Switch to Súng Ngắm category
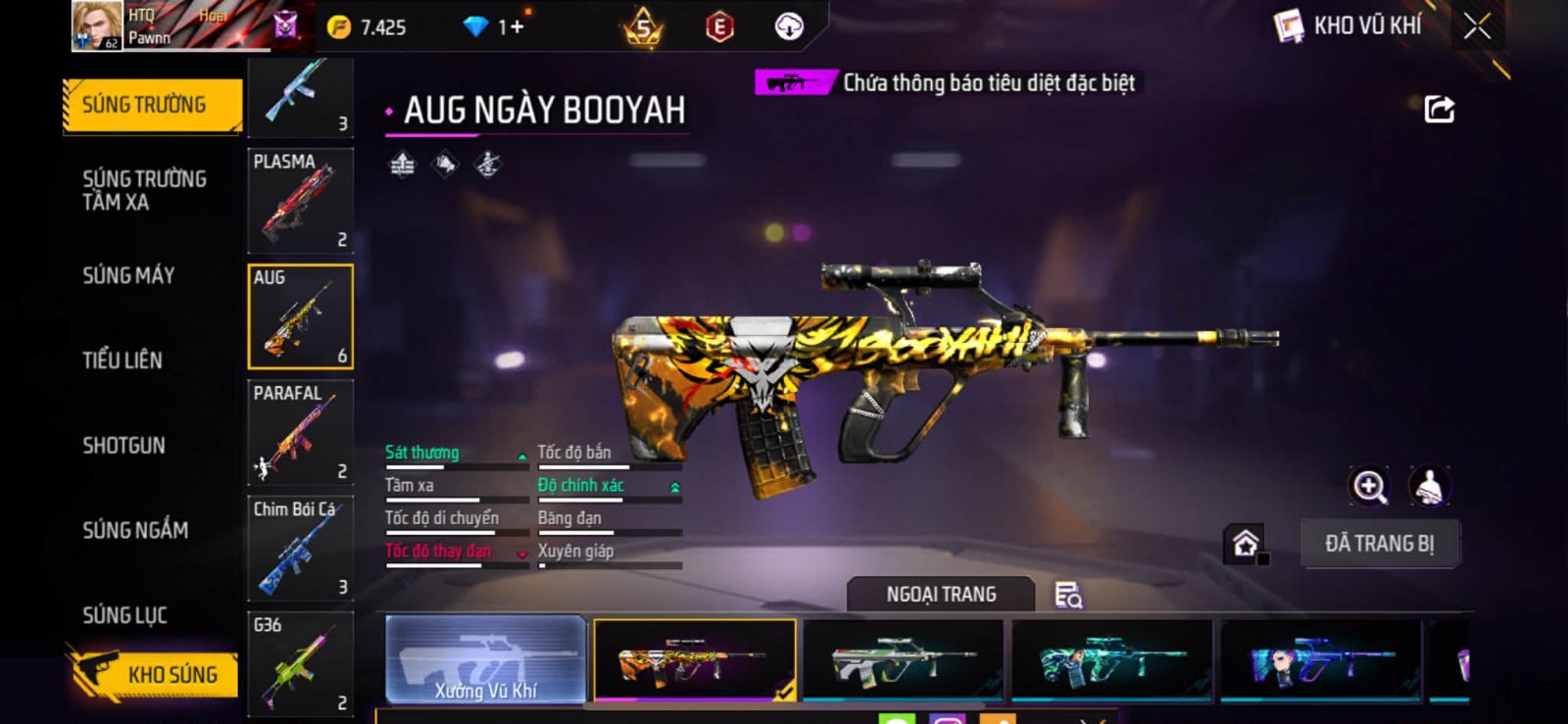The image size is (1568, 724). click(135, 530)
